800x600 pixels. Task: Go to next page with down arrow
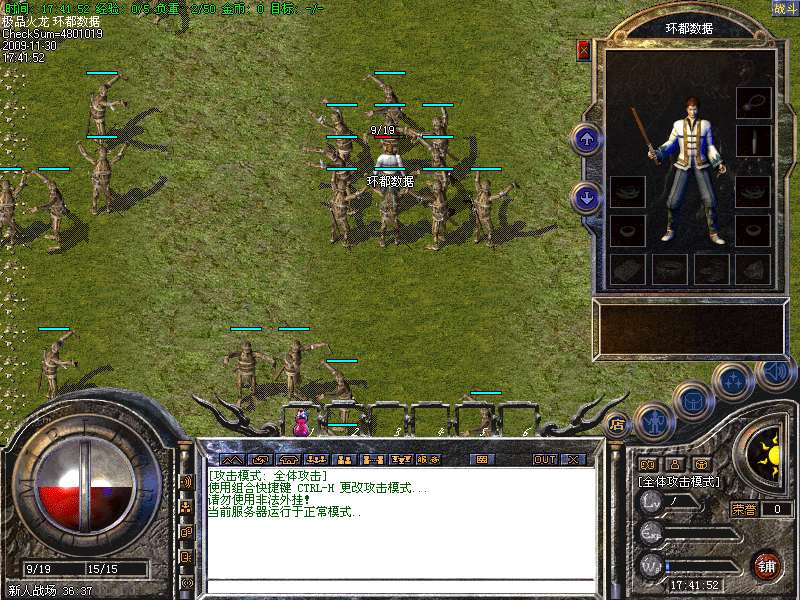(587, 197)
